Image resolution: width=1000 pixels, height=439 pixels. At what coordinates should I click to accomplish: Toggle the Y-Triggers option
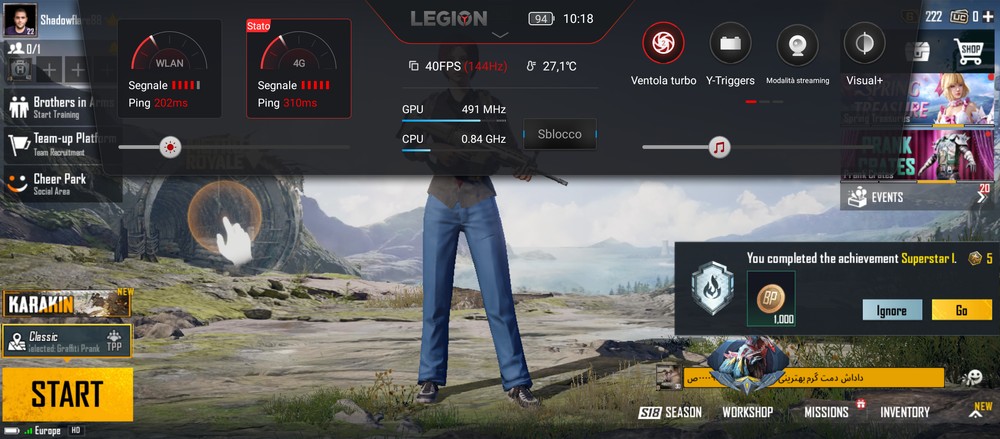point(729,43)
